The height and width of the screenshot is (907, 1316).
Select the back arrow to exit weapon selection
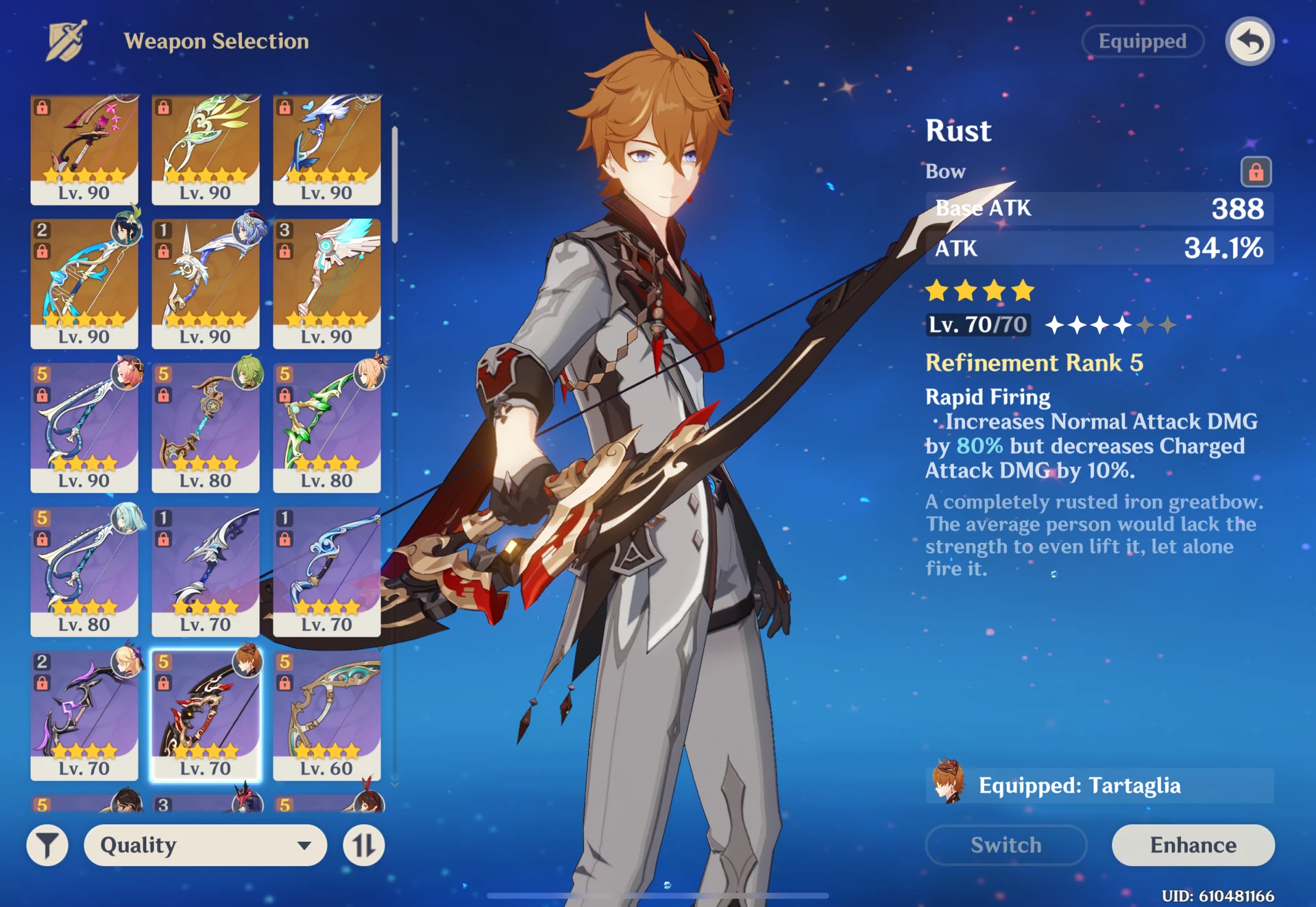1250,42
